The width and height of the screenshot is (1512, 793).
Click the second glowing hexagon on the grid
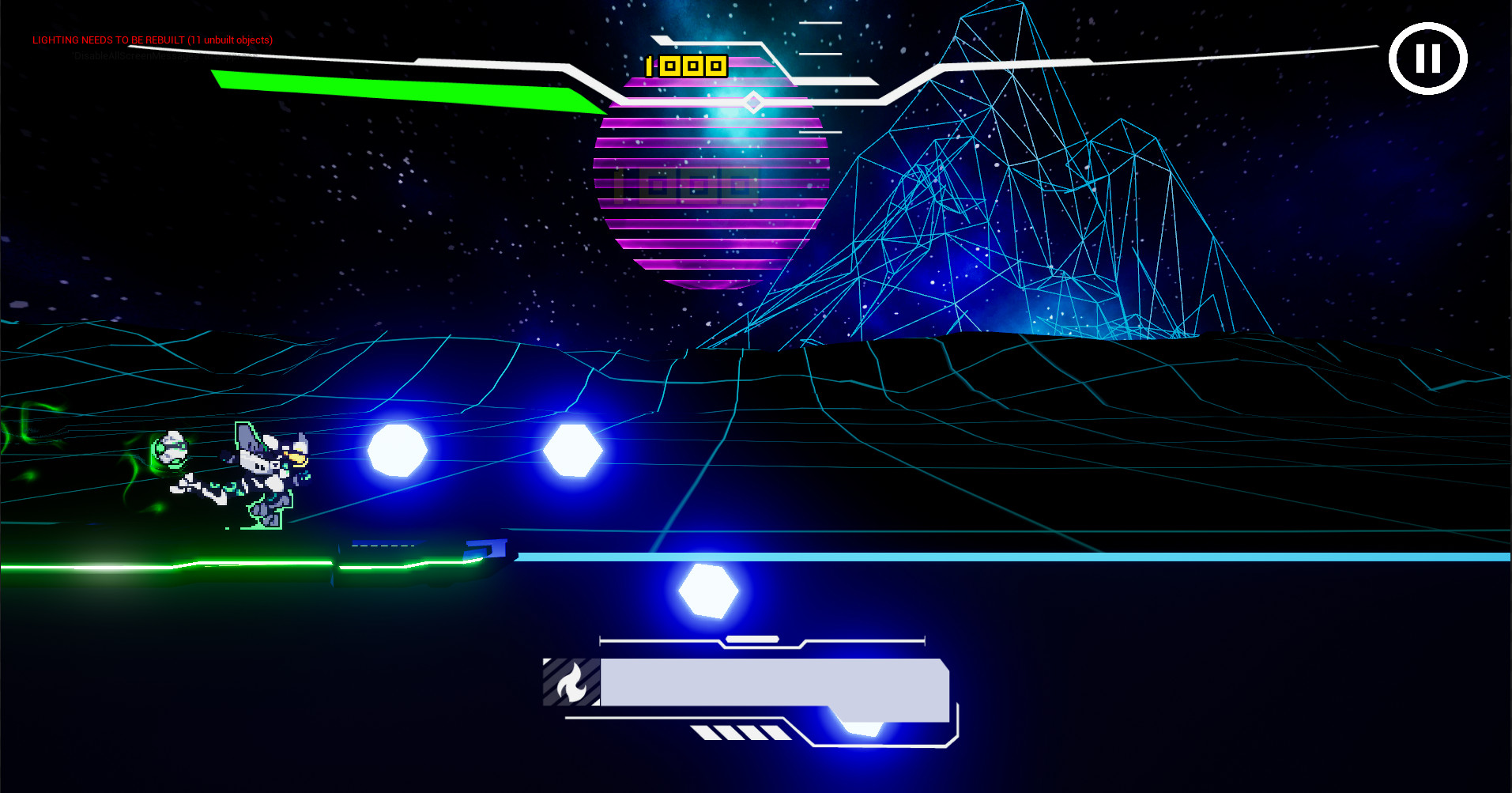pos(574,452)
